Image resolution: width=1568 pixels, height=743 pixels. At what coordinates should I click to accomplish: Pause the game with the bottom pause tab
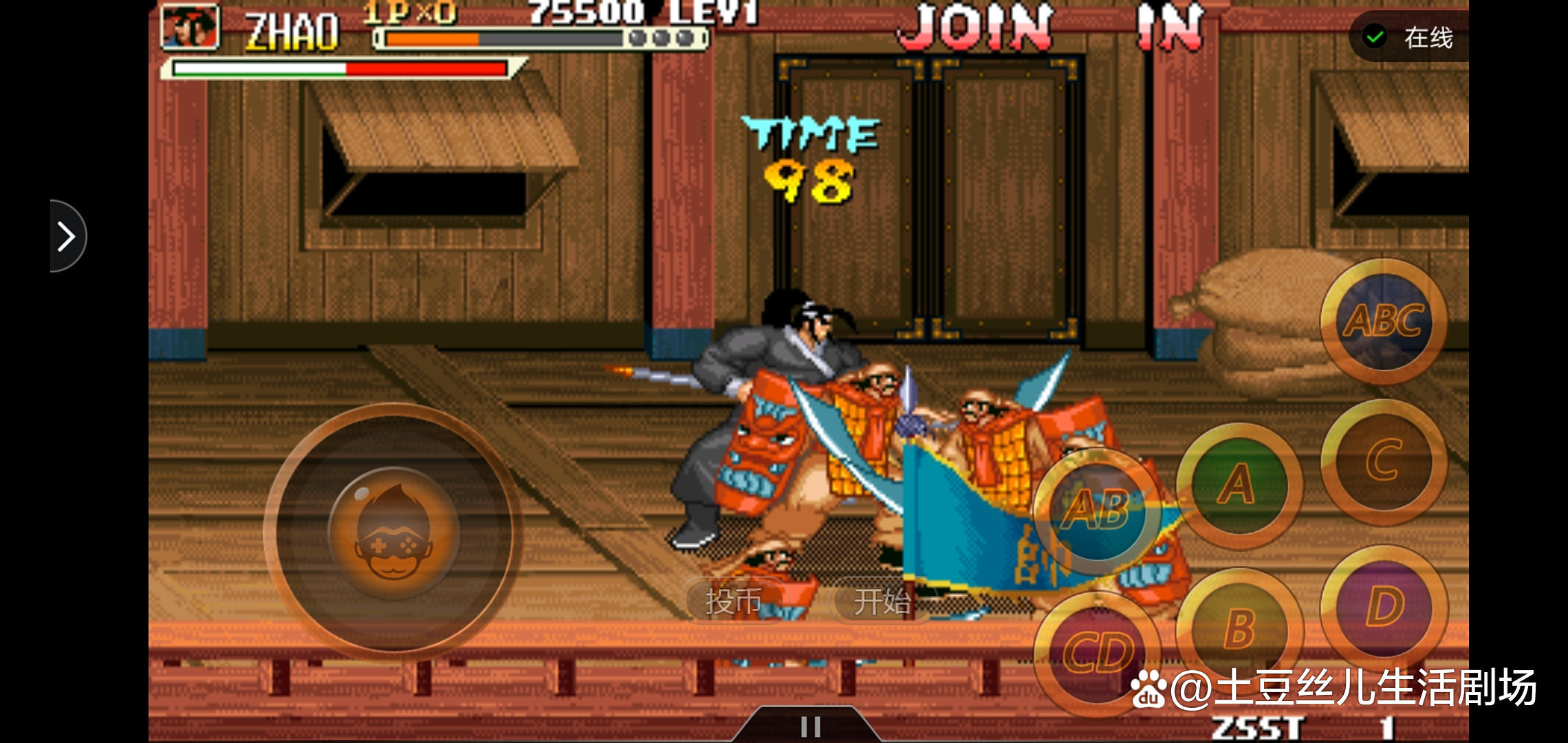pyautogui.click(x=810, y=726)
